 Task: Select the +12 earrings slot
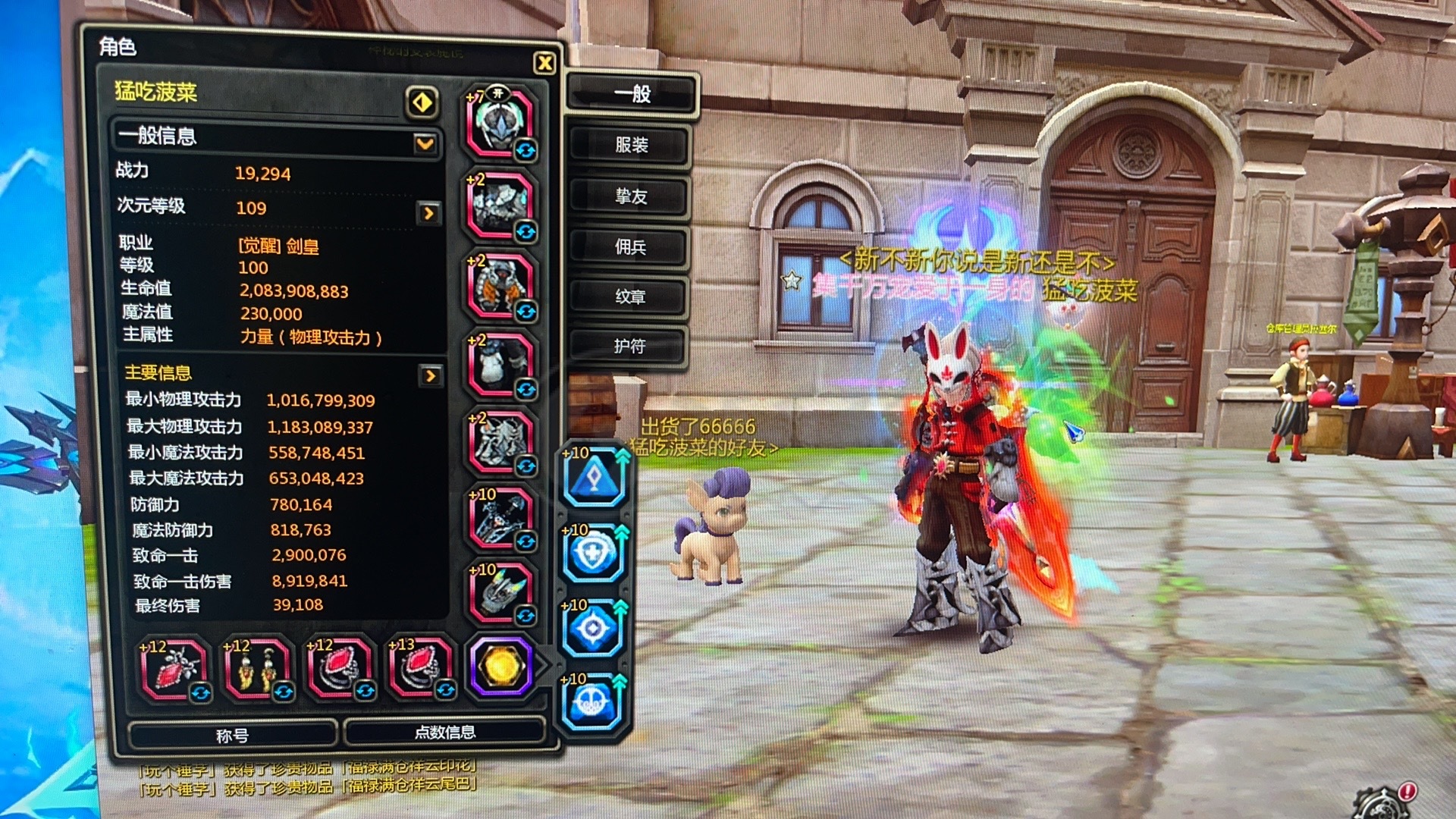pyautogui.click(x=256, y=669)
